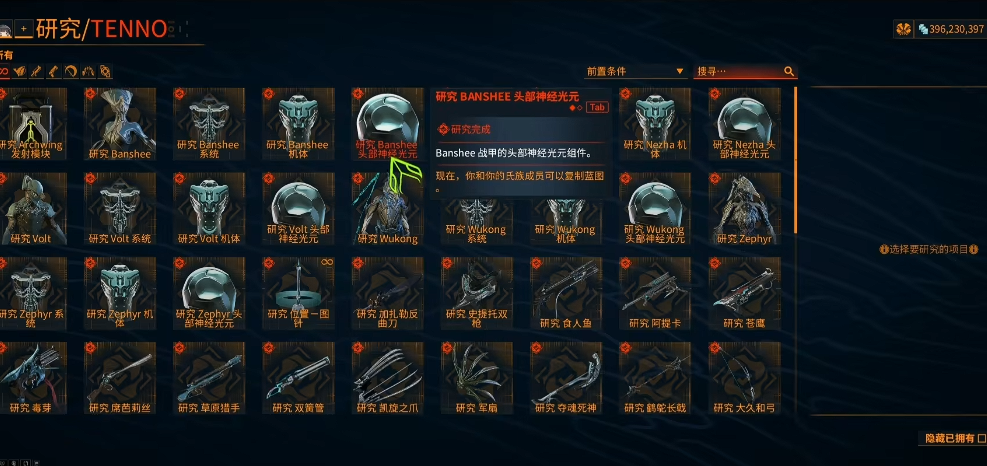Click the plus button beside the player avatar
This screenshot has width=987, height=466.
click(24, 29)
